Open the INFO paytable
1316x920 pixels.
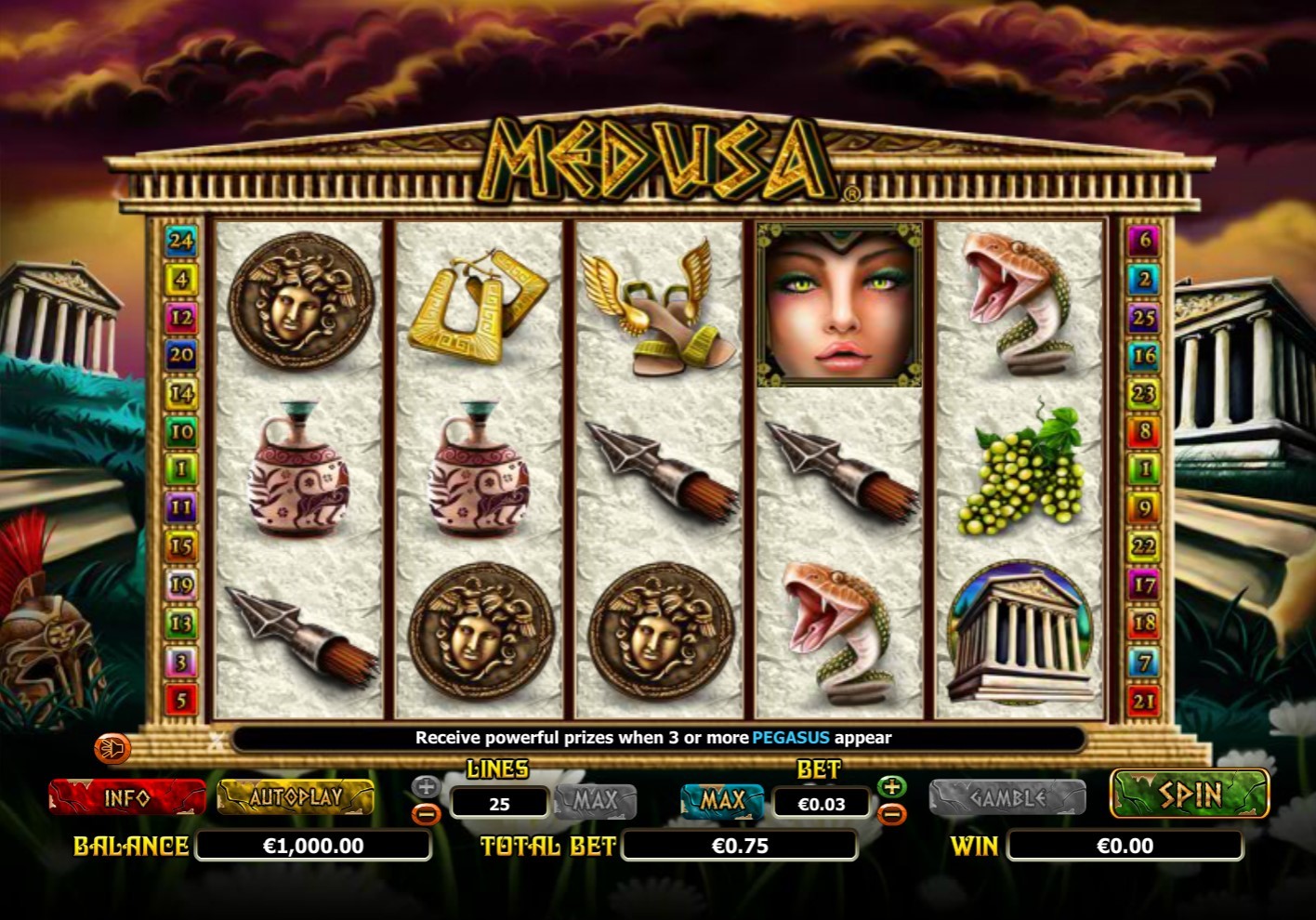click(126, 797)
